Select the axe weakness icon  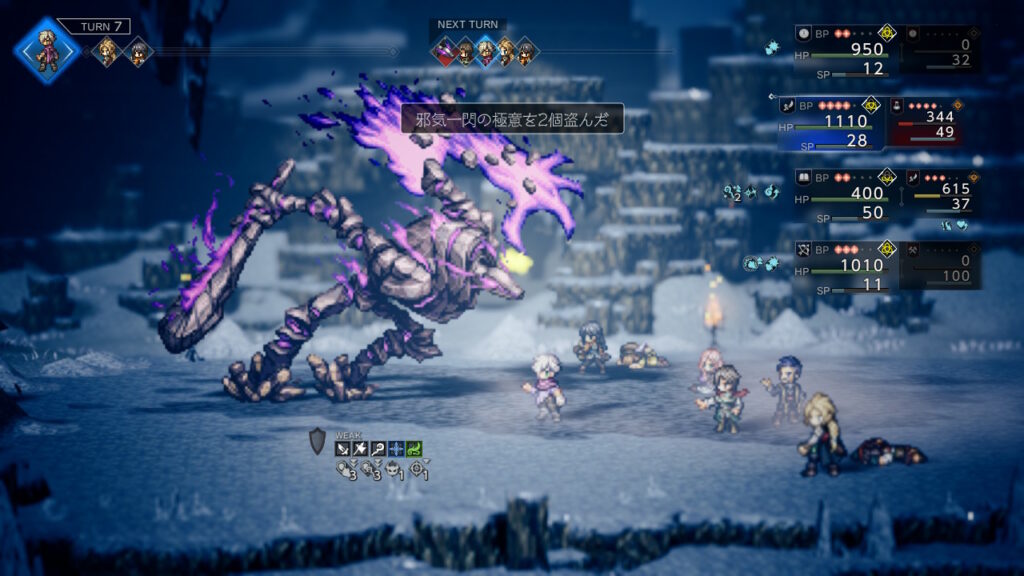pyautogui.click(x=360, y=449)
